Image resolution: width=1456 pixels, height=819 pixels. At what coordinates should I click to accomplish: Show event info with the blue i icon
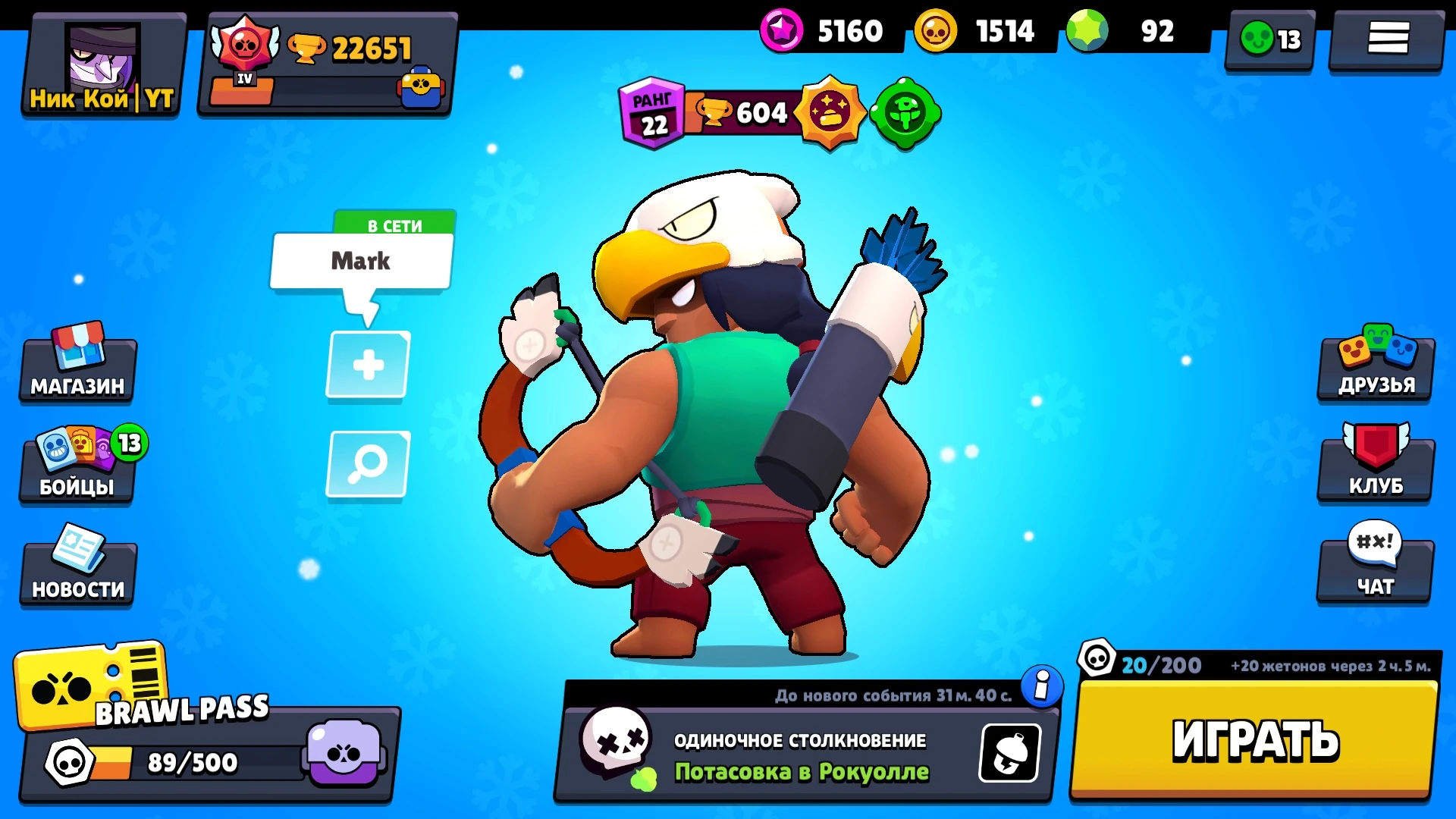[1042, 686]
